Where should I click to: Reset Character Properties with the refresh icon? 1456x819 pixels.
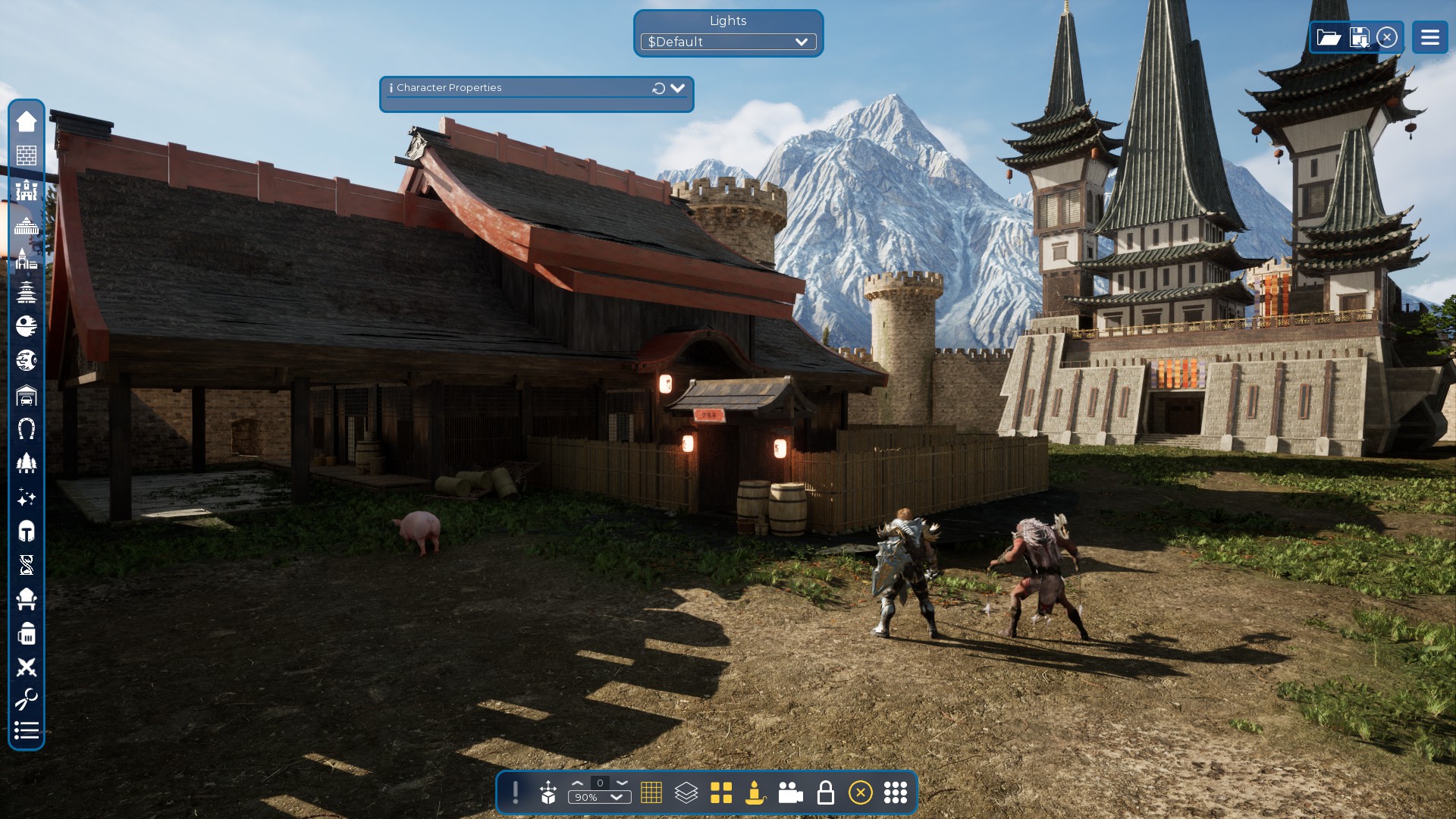pyautogui.click(x=658, y=89)
